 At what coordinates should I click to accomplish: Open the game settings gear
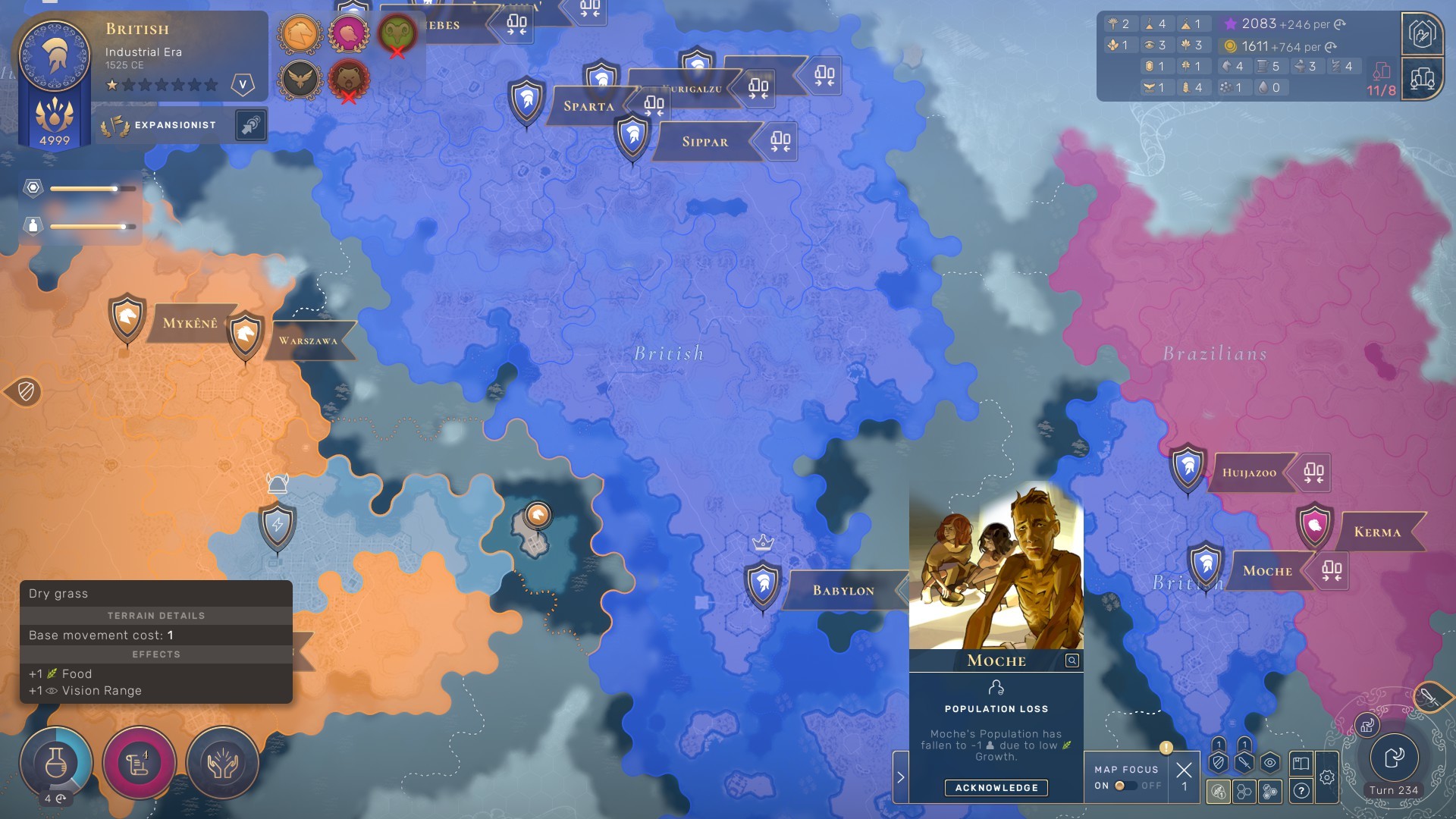tap(1328, 777)
